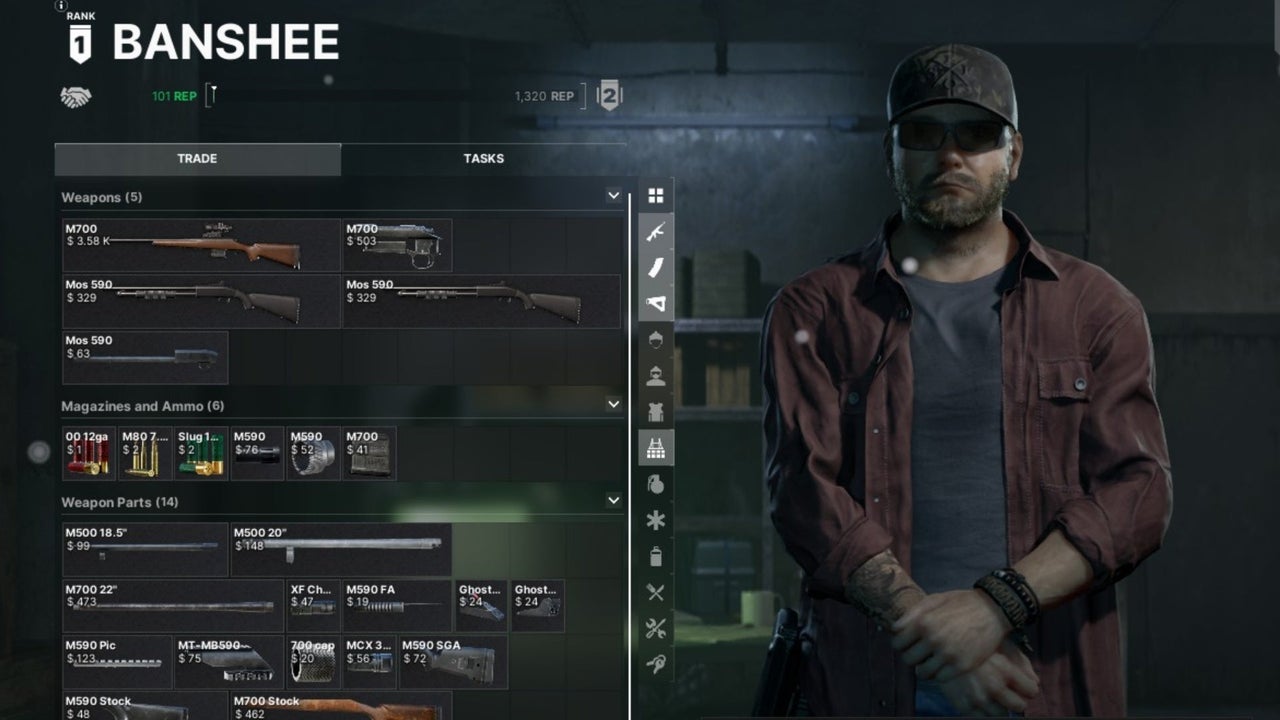Show all items with the grid filter icon
The width and height of the screenshot is (1280, 720).
(x=656, y=196)
